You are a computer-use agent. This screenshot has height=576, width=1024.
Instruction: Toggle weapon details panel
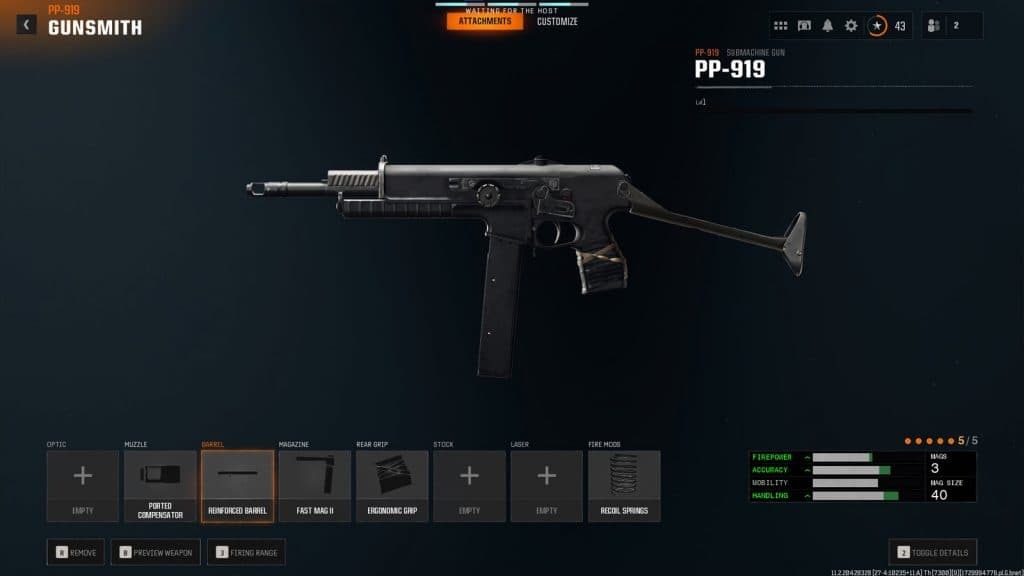933,551
